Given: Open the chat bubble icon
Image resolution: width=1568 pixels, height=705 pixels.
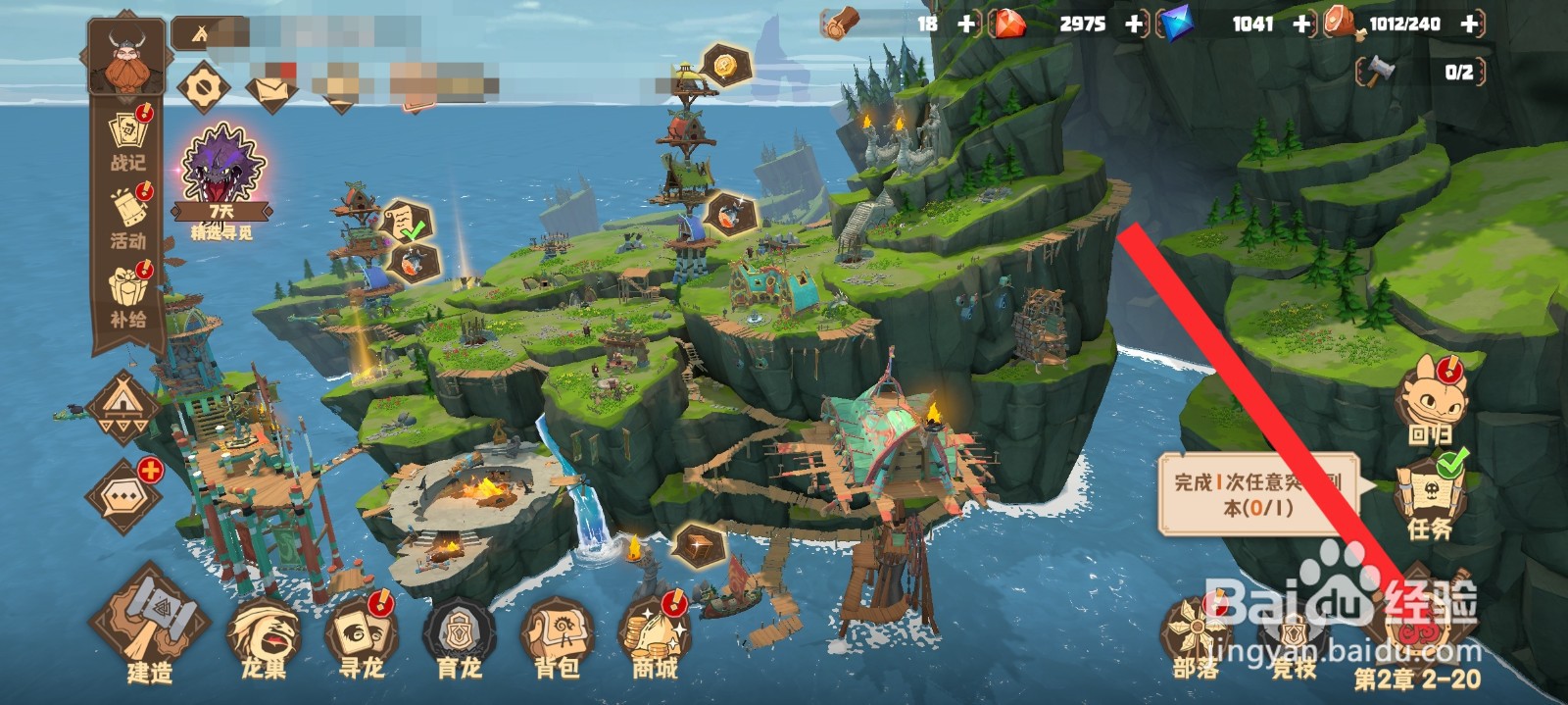Looking at the screenshot, I should pyautogui.click(x=124, y=496).
